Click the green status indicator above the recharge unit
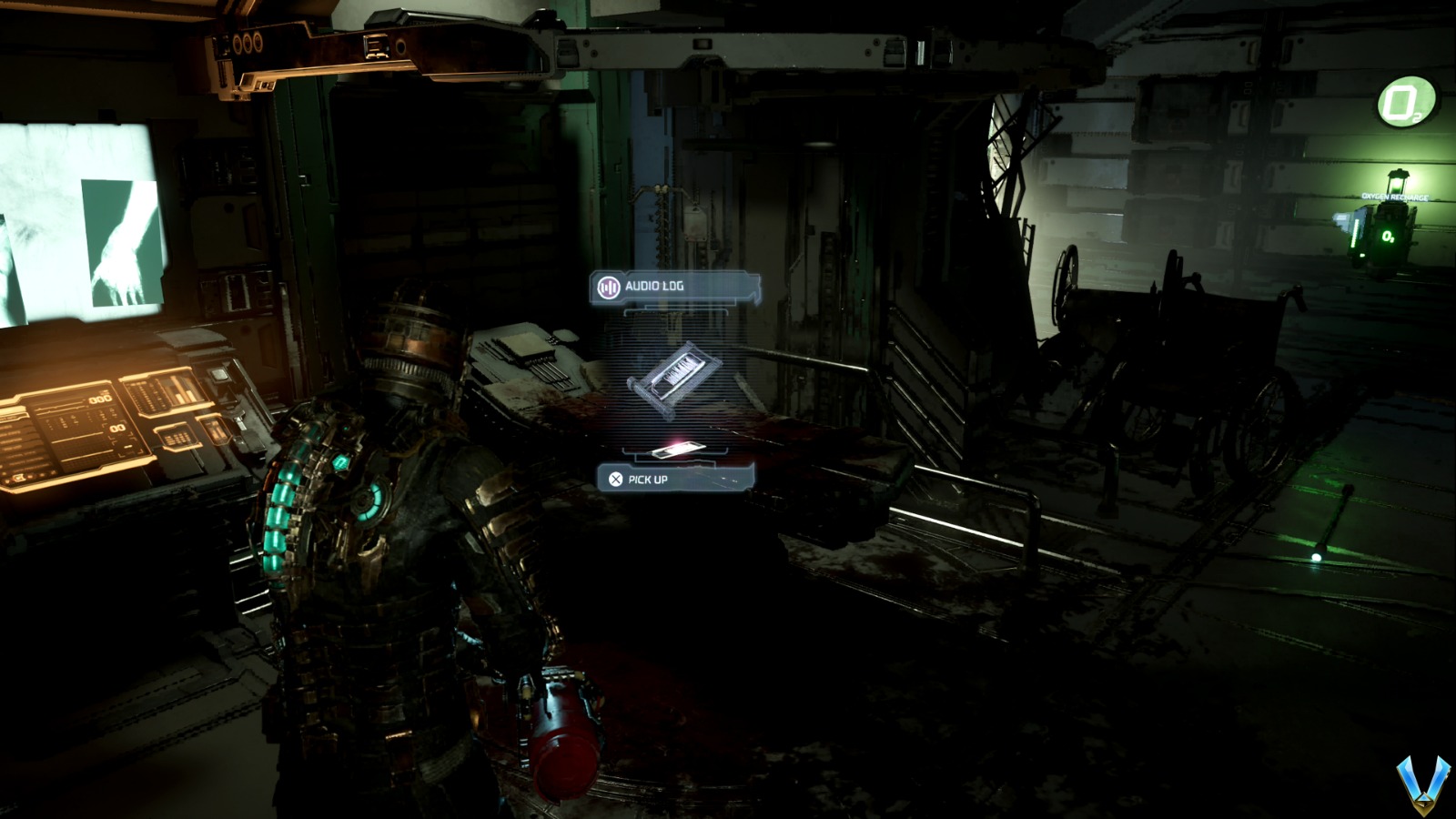The width and height of the screenshot is (1456, 819). coord(1356,233)
